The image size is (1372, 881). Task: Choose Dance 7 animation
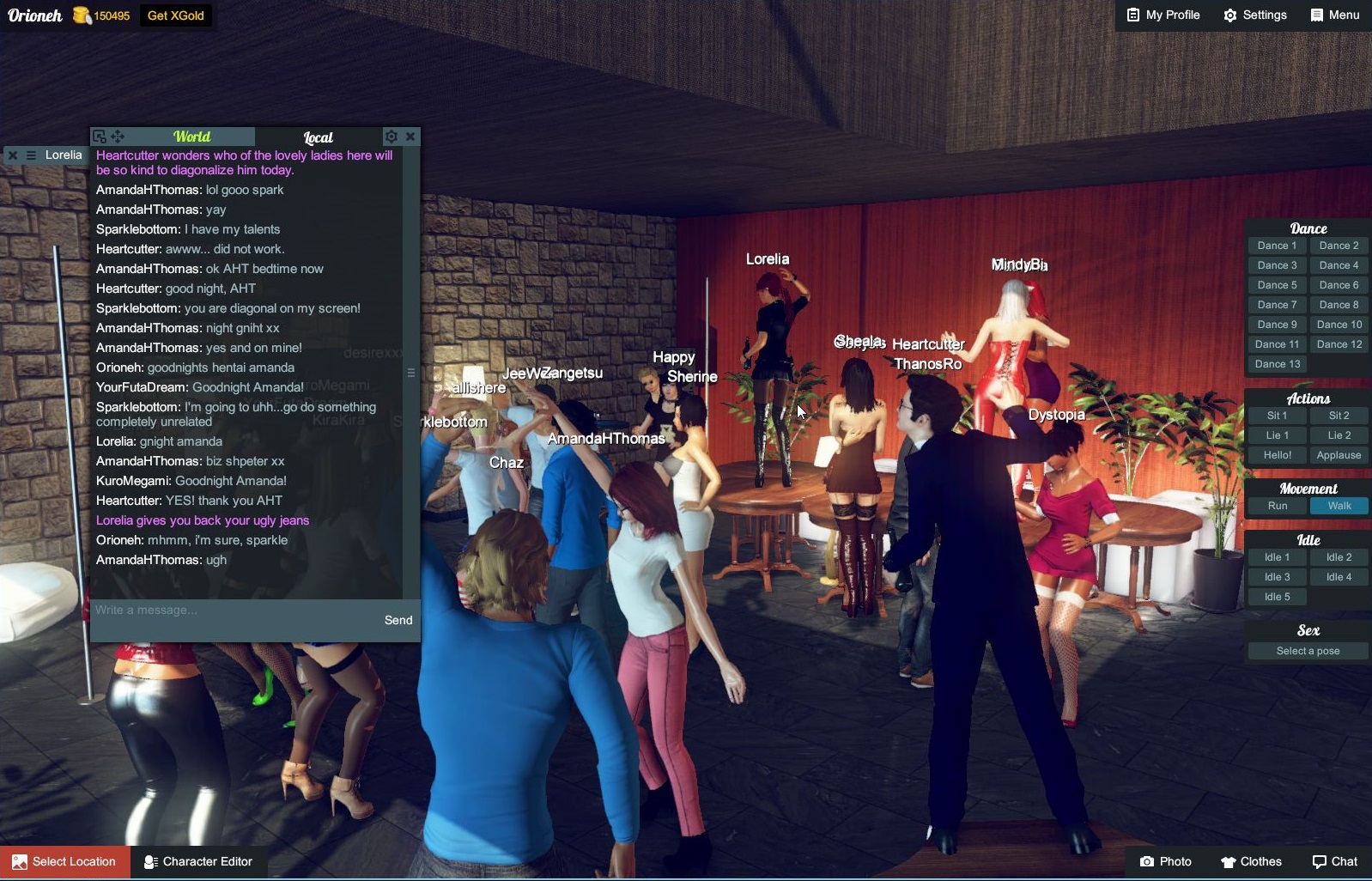point(1277,305)
